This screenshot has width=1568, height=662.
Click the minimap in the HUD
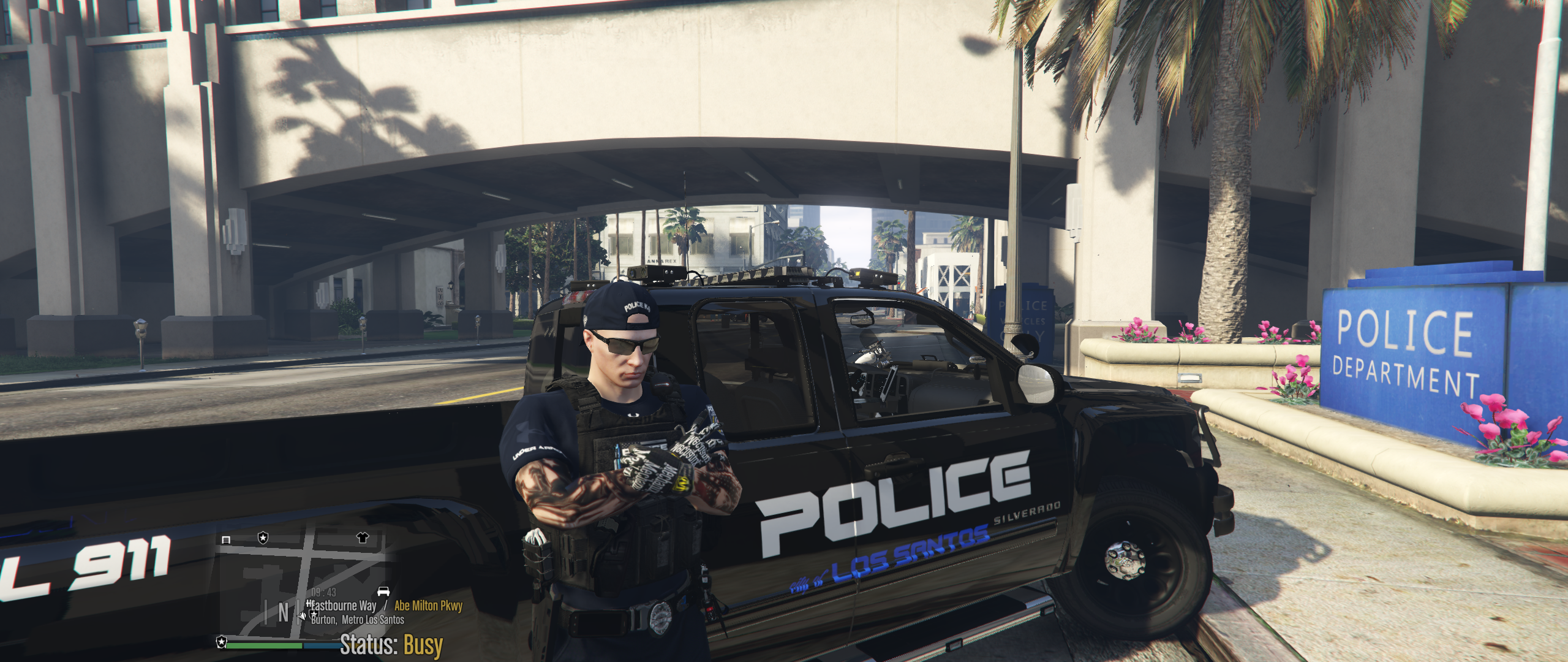pos(304,585)
